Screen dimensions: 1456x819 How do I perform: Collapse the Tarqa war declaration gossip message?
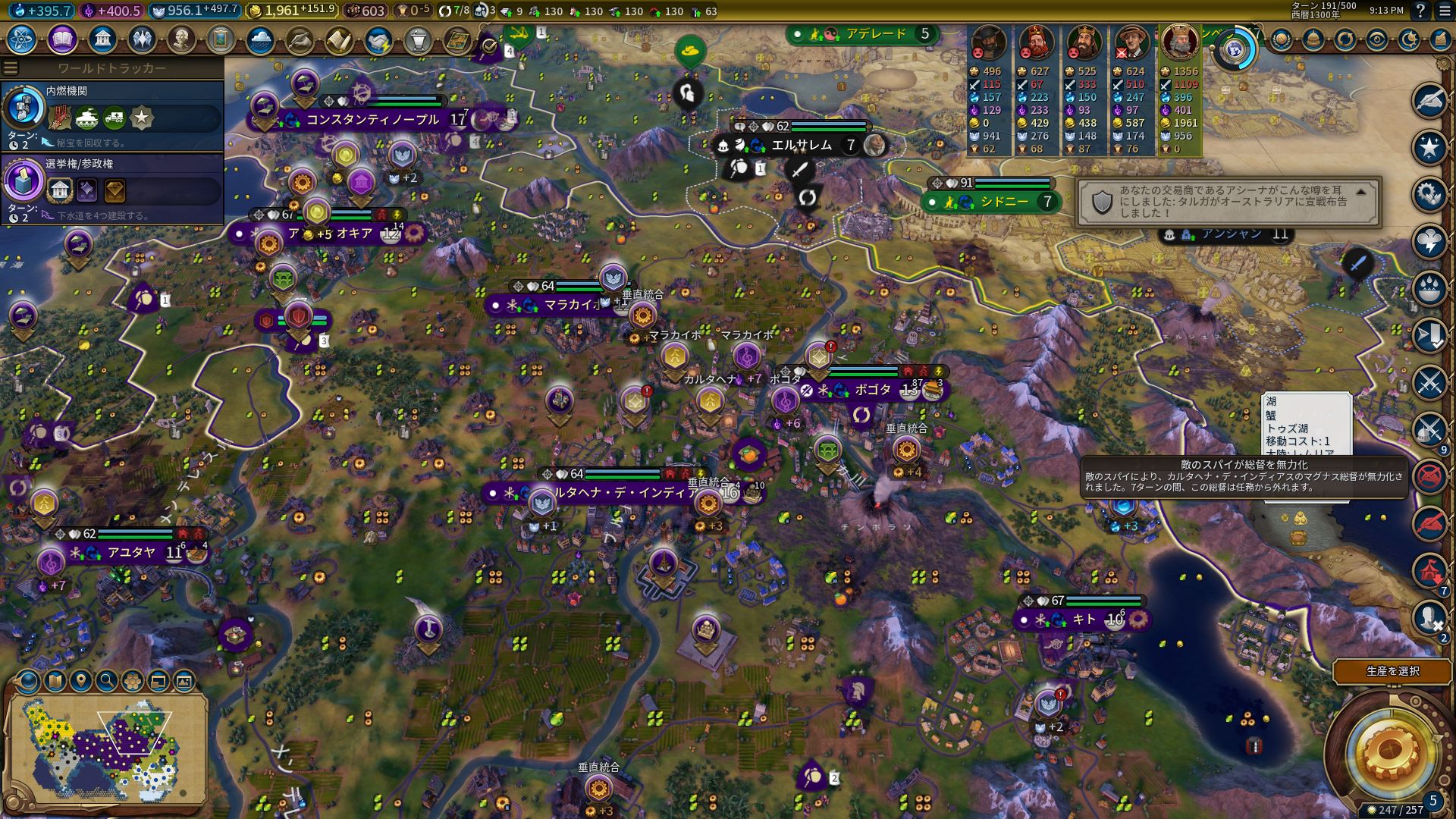pyautogui.click(x=1361, y=193)
